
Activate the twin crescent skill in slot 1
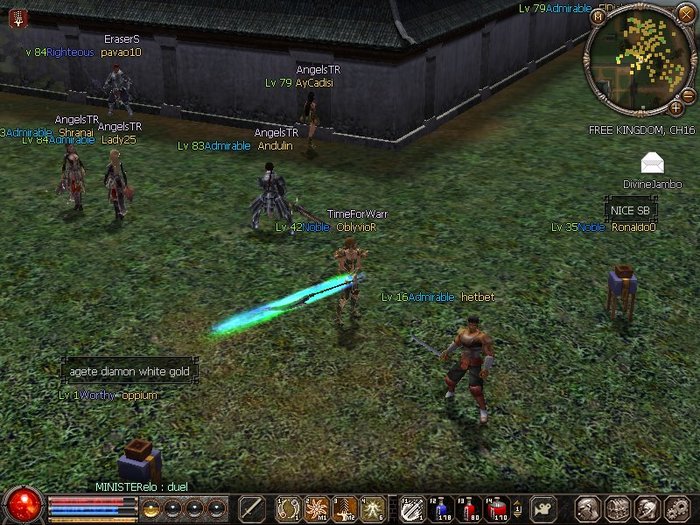pos(288,508)
